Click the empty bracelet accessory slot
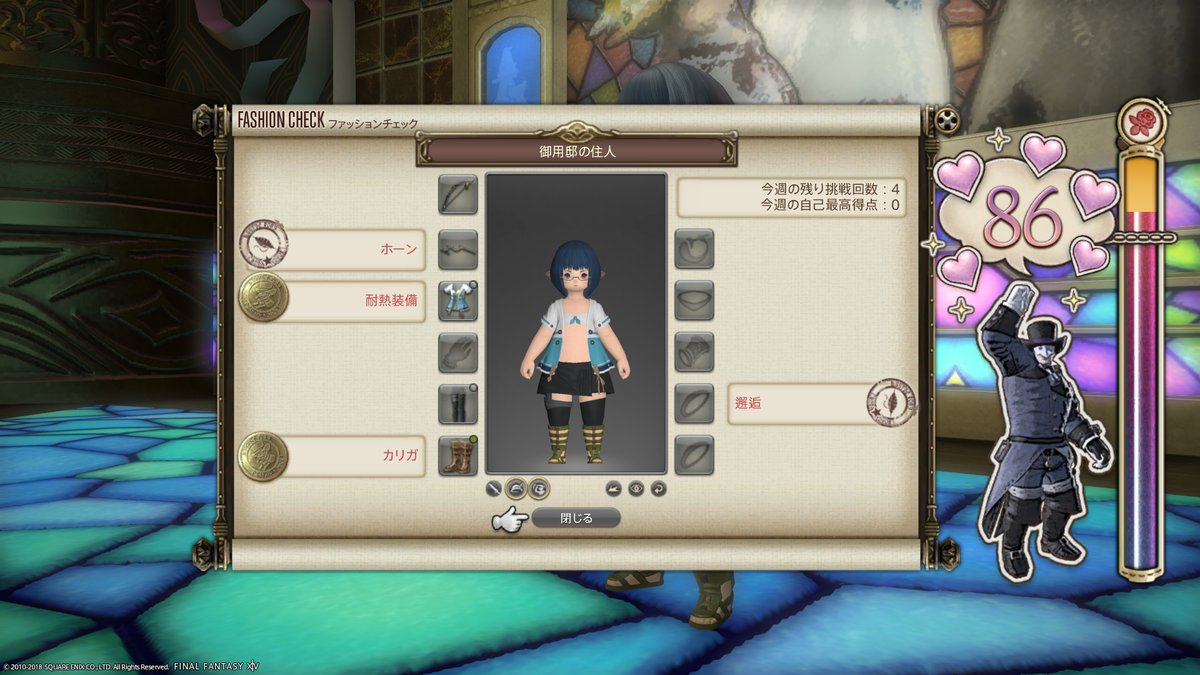Image resolution: width=1200 pixels, height=675 pixels. 694,352
